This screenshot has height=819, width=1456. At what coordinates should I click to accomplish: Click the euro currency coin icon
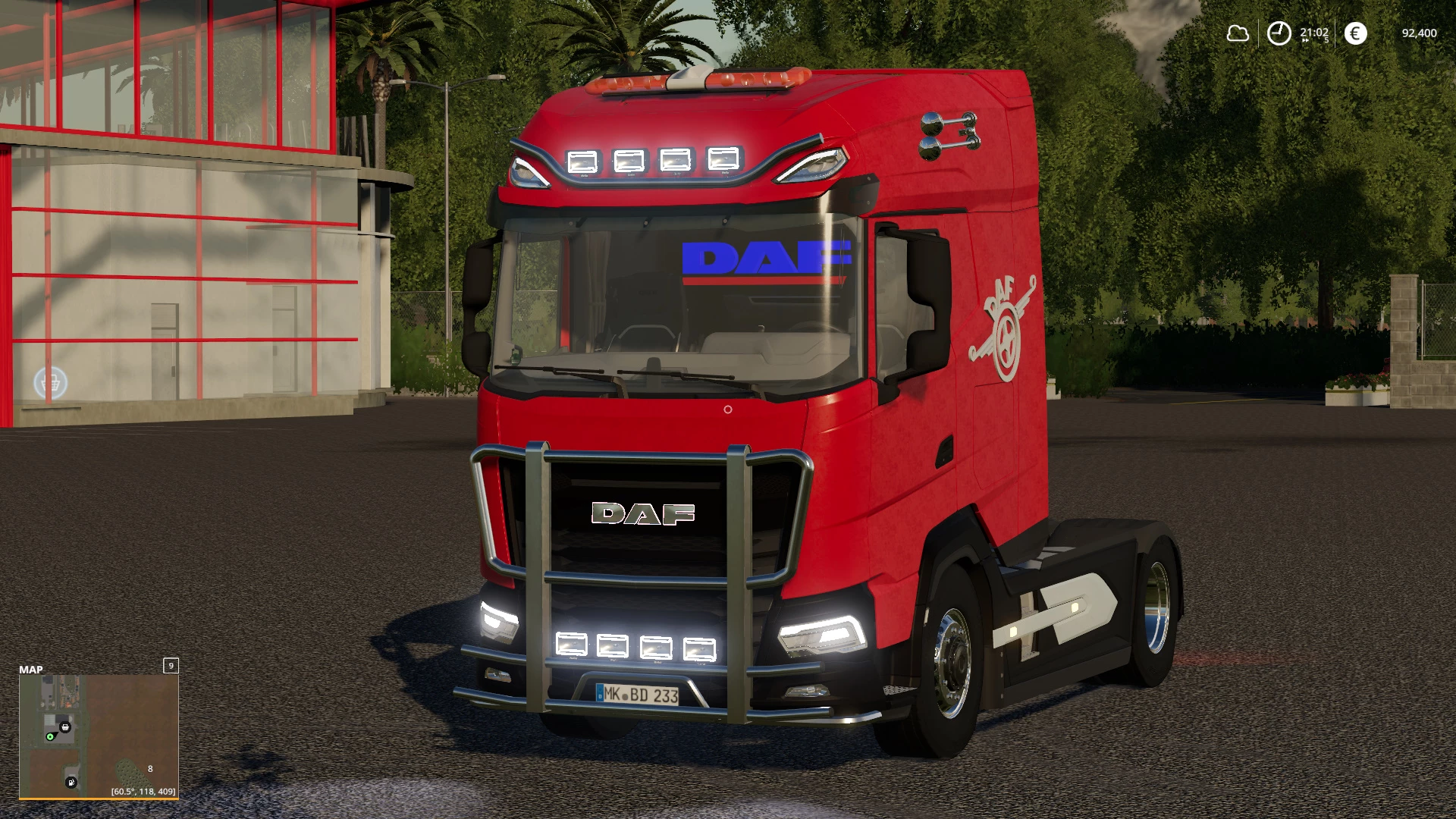coord(1356,33)
